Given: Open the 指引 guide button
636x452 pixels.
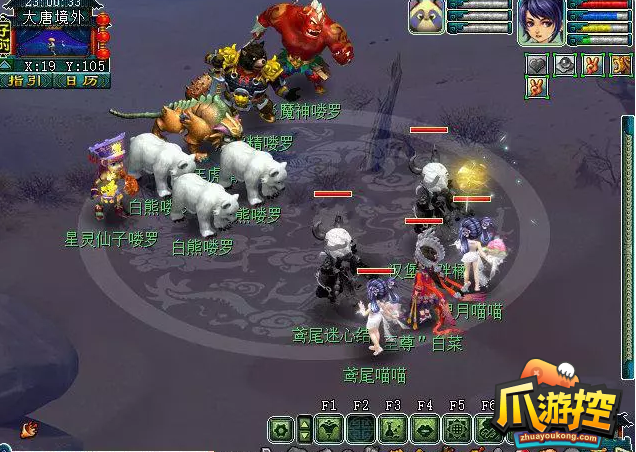Looking at the screenshot, I should (x=24, y=80).
